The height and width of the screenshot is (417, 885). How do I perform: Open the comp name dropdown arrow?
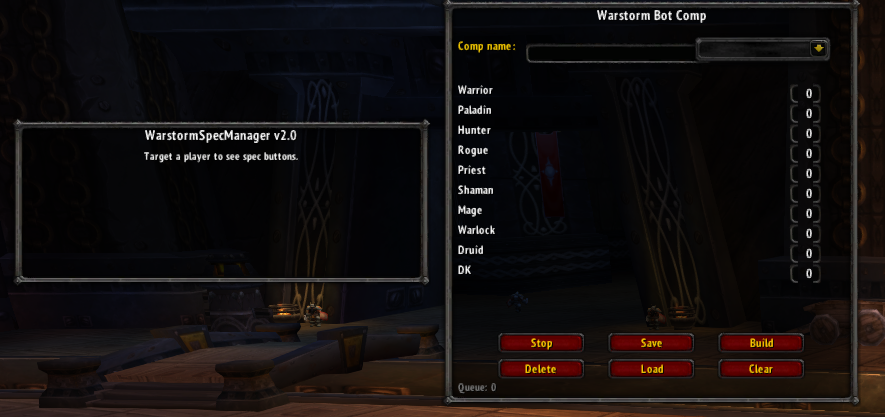pos(818,48)
